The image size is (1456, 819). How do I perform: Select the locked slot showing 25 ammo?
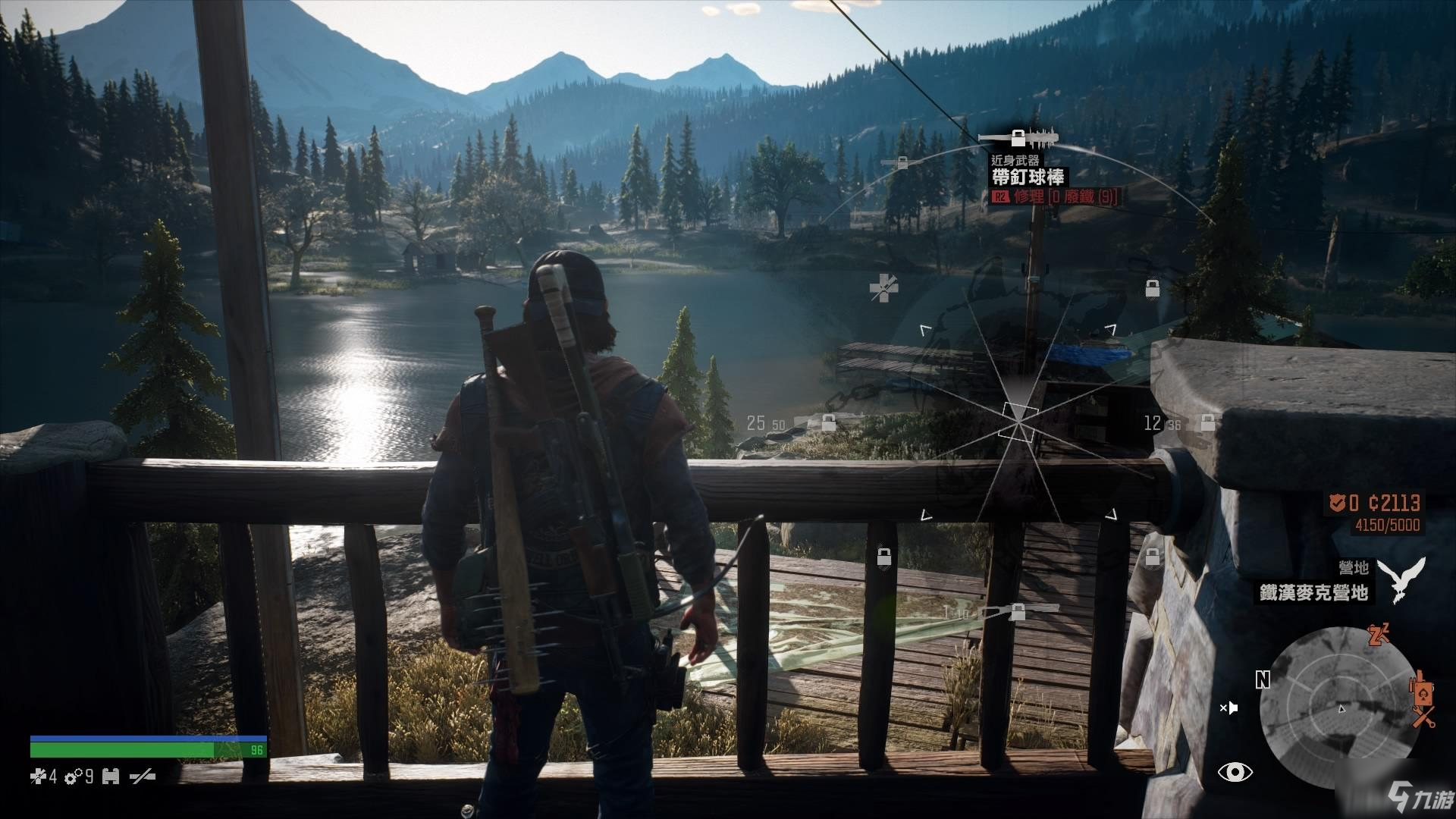tap(829, 423)
